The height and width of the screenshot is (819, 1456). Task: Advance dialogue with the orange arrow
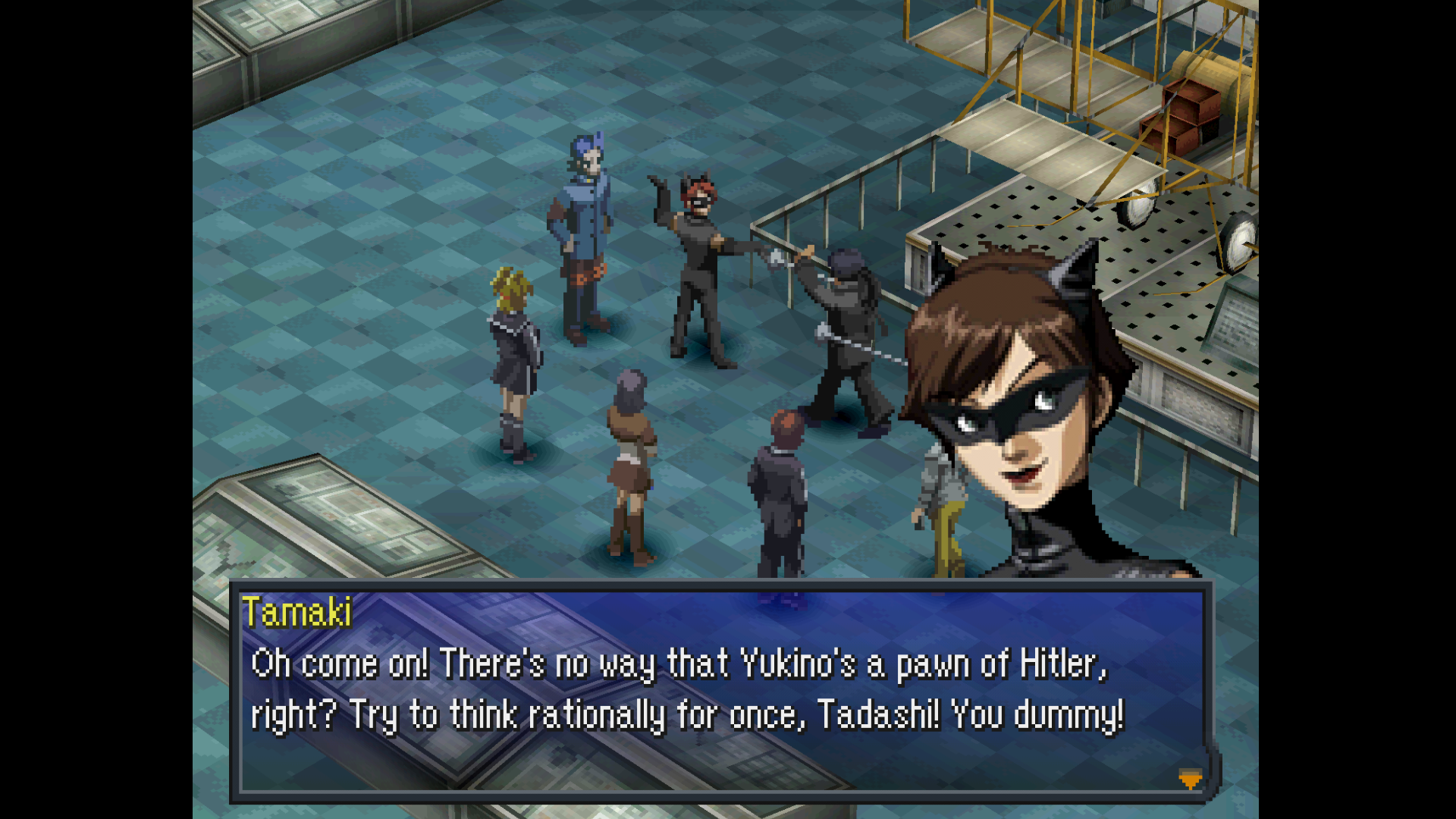point(1190,779)
